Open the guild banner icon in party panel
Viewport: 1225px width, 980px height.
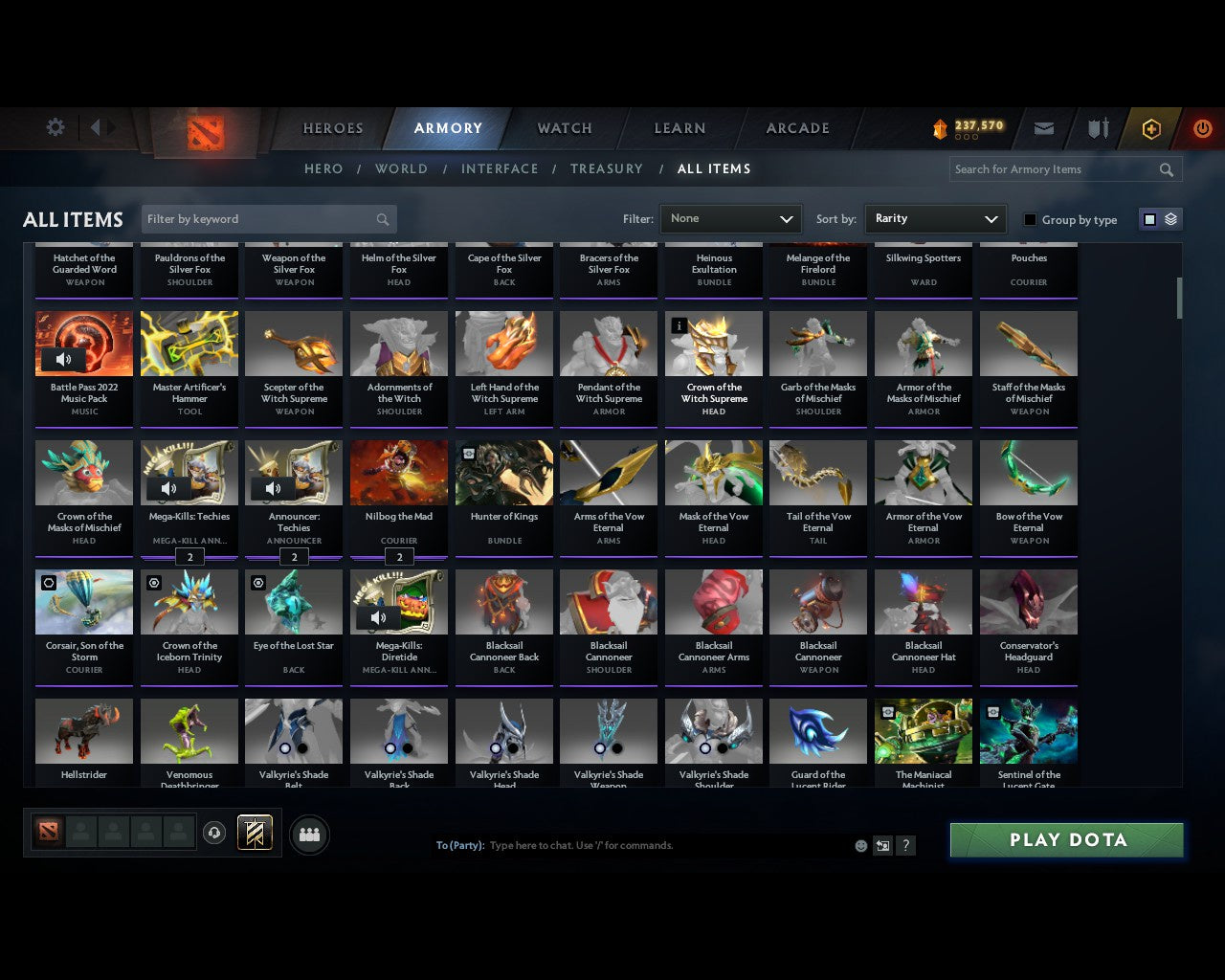pos(256,833)
